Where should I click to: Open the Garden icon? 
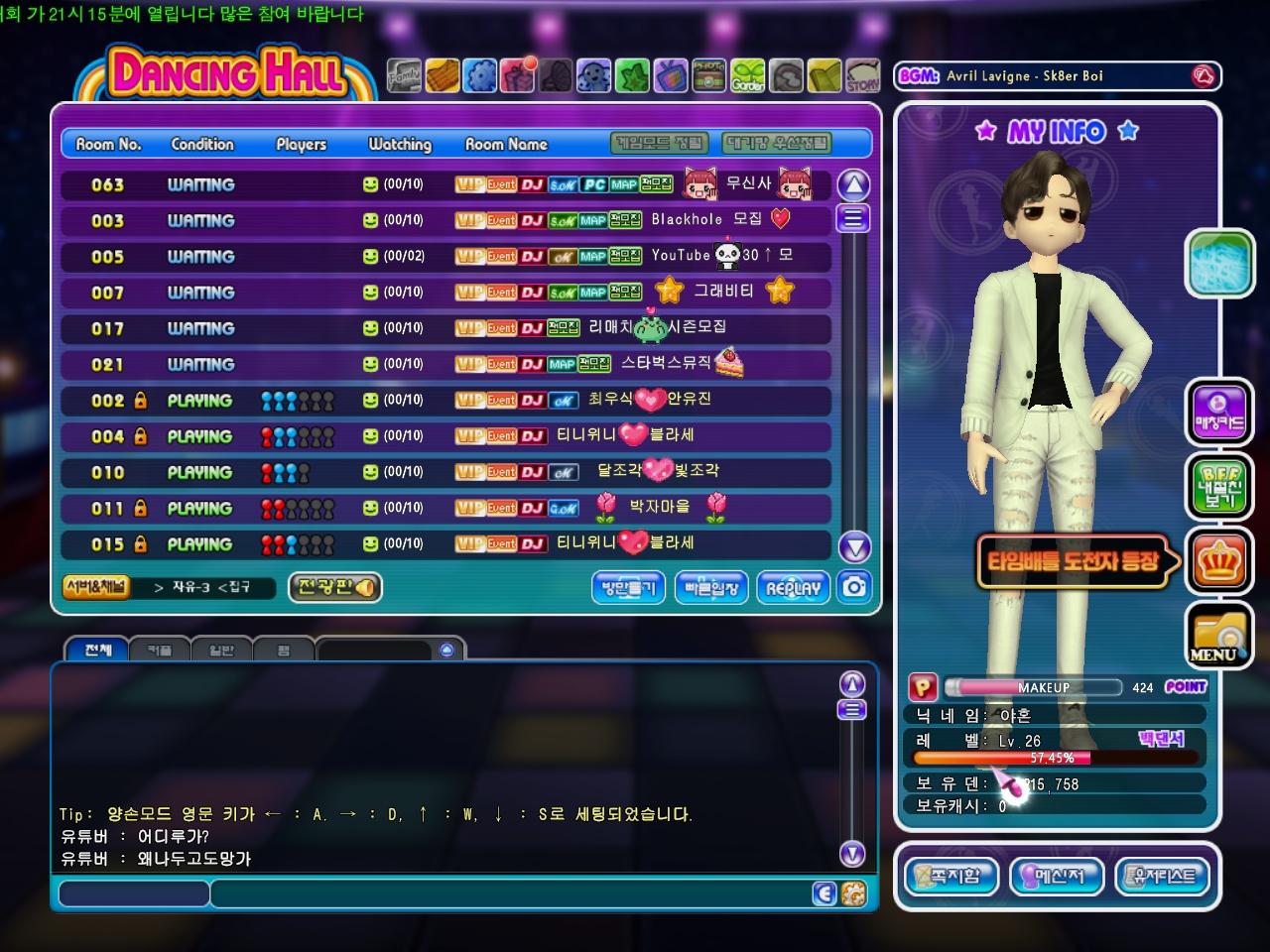pyautogui.click(x=748, y=75)
